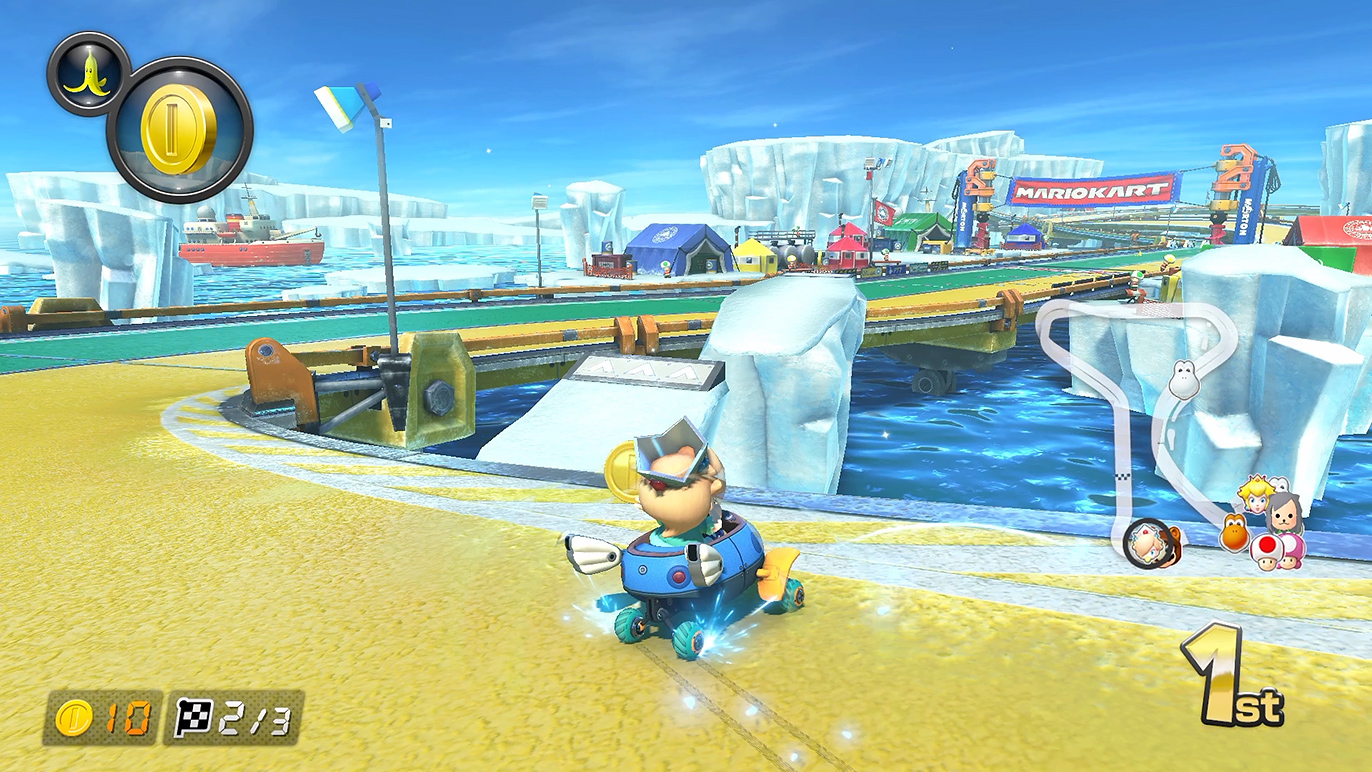Viewport: 1372px width, 772px height.
Task: Select the coin item in the main slot
Action: pyautogui.click(x=179, y=130)
